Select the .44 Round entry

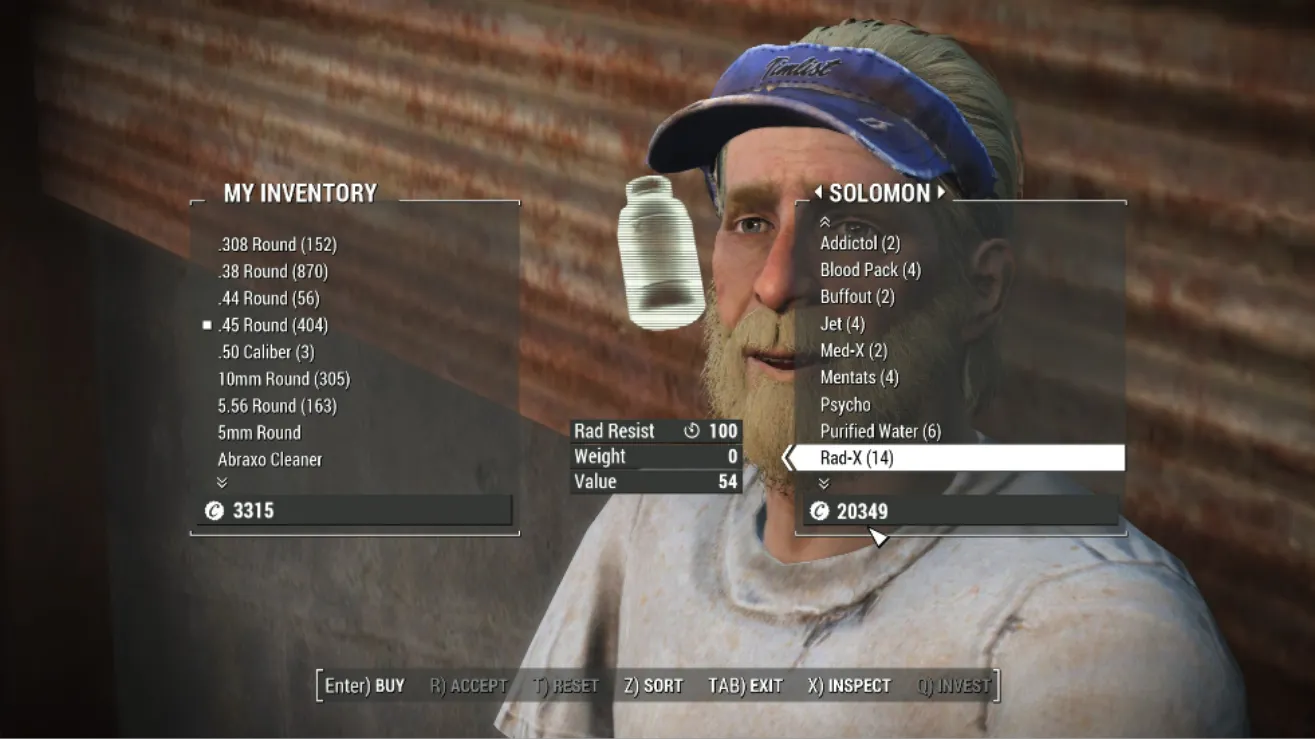pos(268,298)
